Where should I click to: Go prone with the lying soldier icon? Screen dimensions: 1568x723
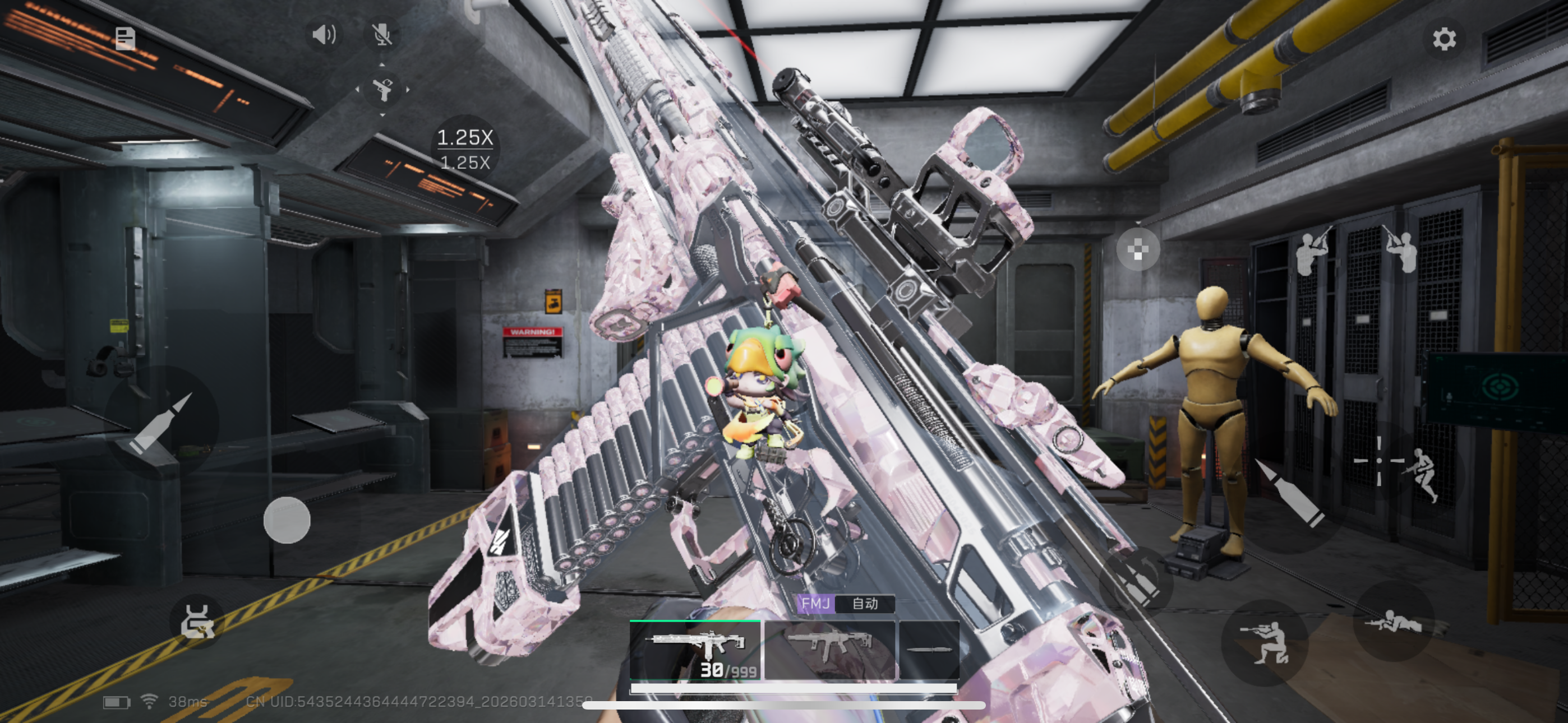click(x=1393, y=622)
